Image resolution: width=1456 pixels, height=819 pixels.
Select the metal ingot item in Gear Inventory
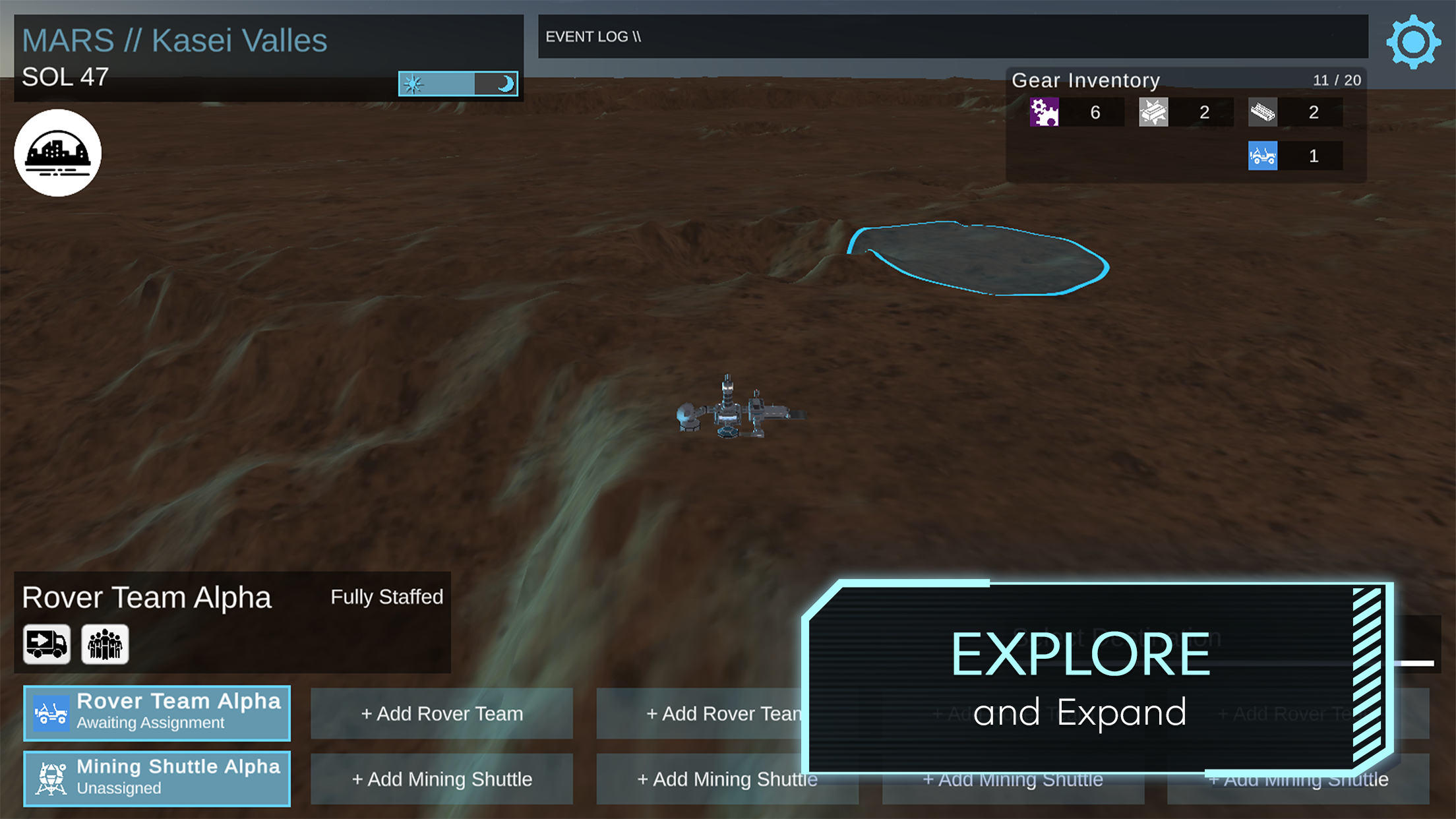pos(1153,111)
